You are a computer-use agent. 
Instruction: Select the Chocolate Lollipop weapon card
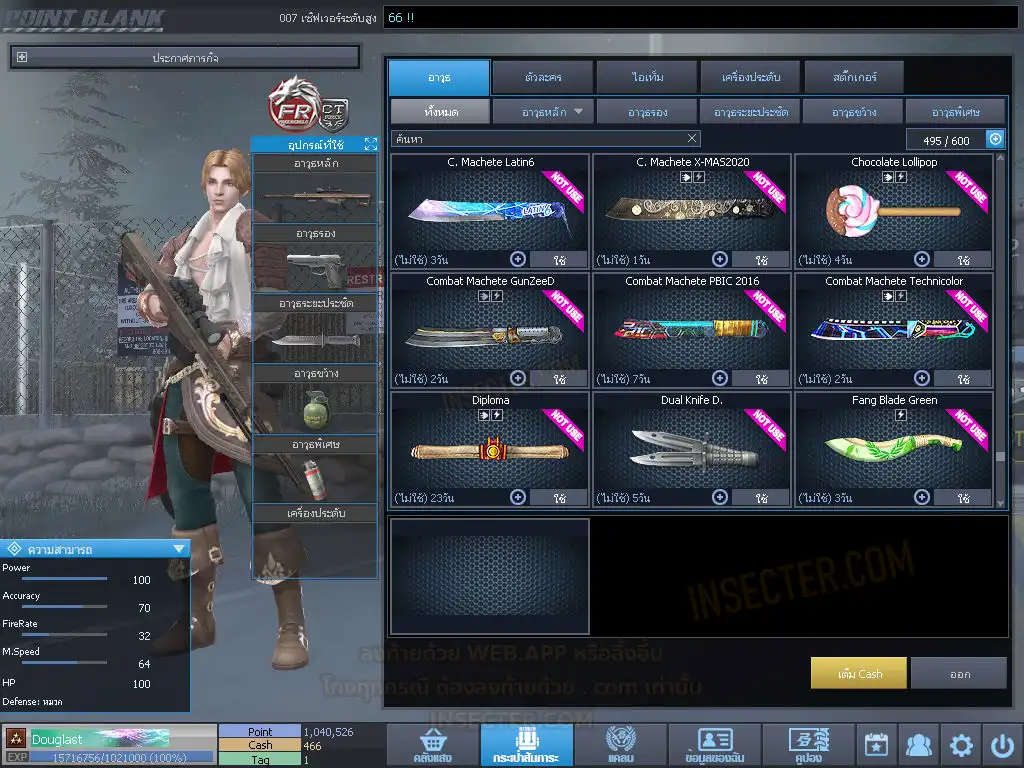tap(893, 209)
